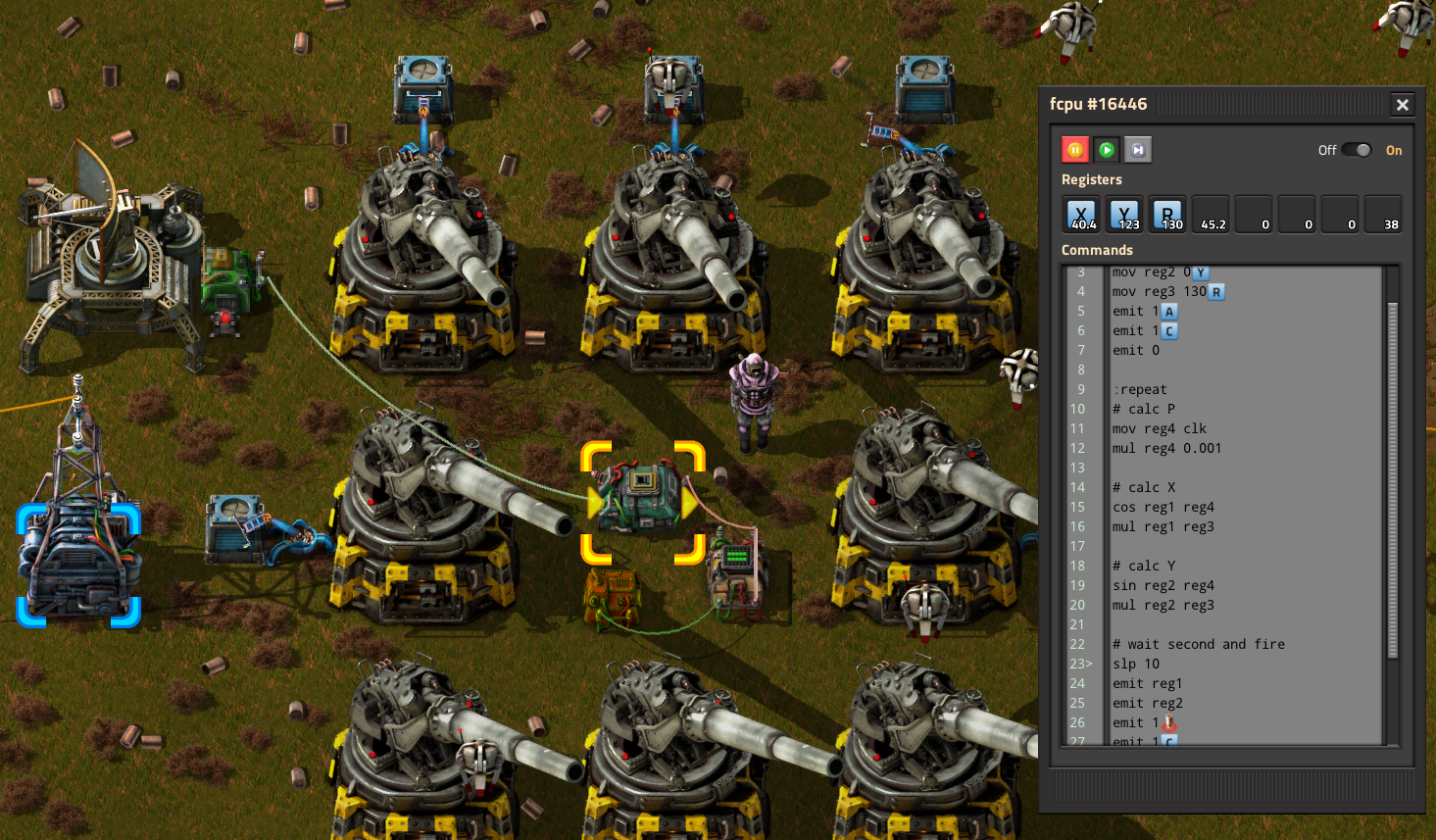Screen dimensions: 1436x840
Task: Click the A signal icon in emit line 5
Action: [x=1170, y=311]
